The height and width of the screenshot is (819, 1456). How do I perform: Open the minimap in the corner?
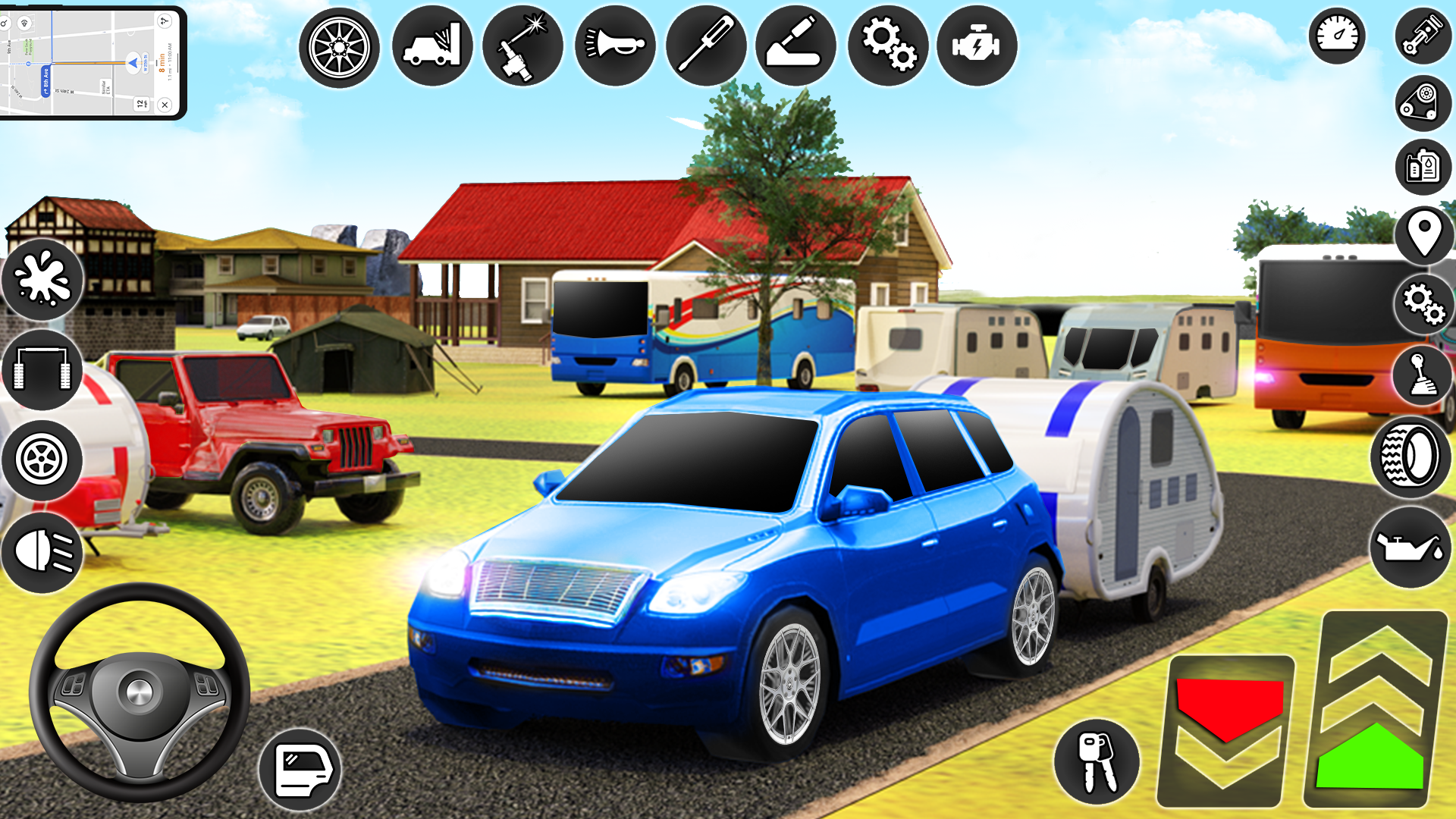click(91, 62)
